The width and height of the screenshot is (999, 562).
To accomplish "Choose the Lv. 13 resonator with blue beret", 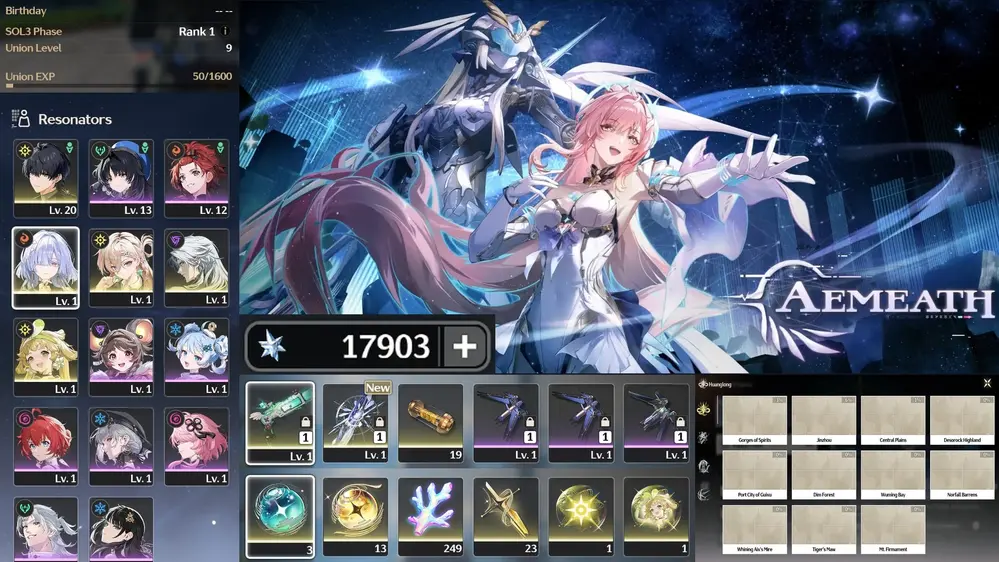I will pos(121,177).
